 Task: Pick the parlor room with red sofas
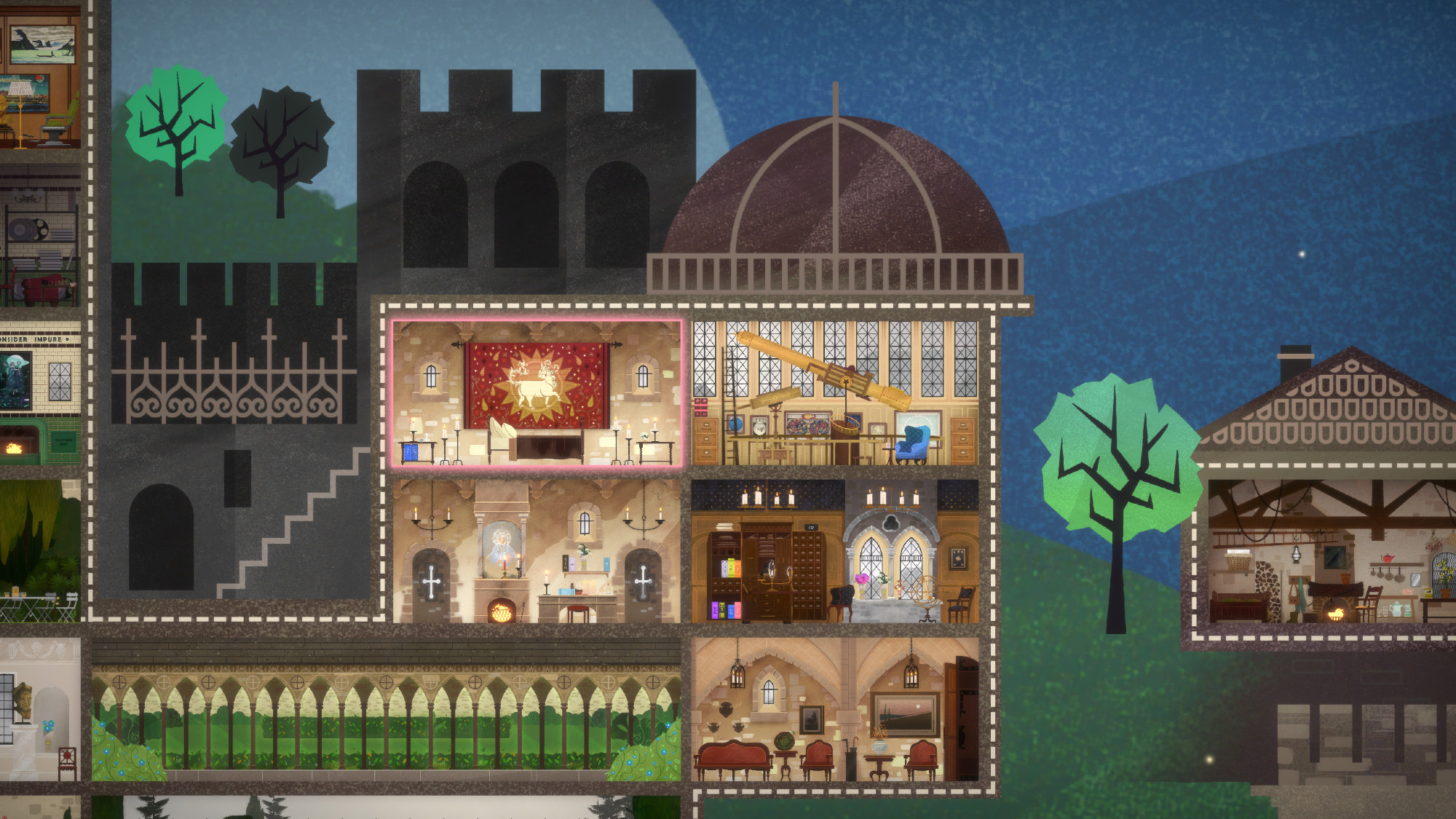click(x=835, y=709)
